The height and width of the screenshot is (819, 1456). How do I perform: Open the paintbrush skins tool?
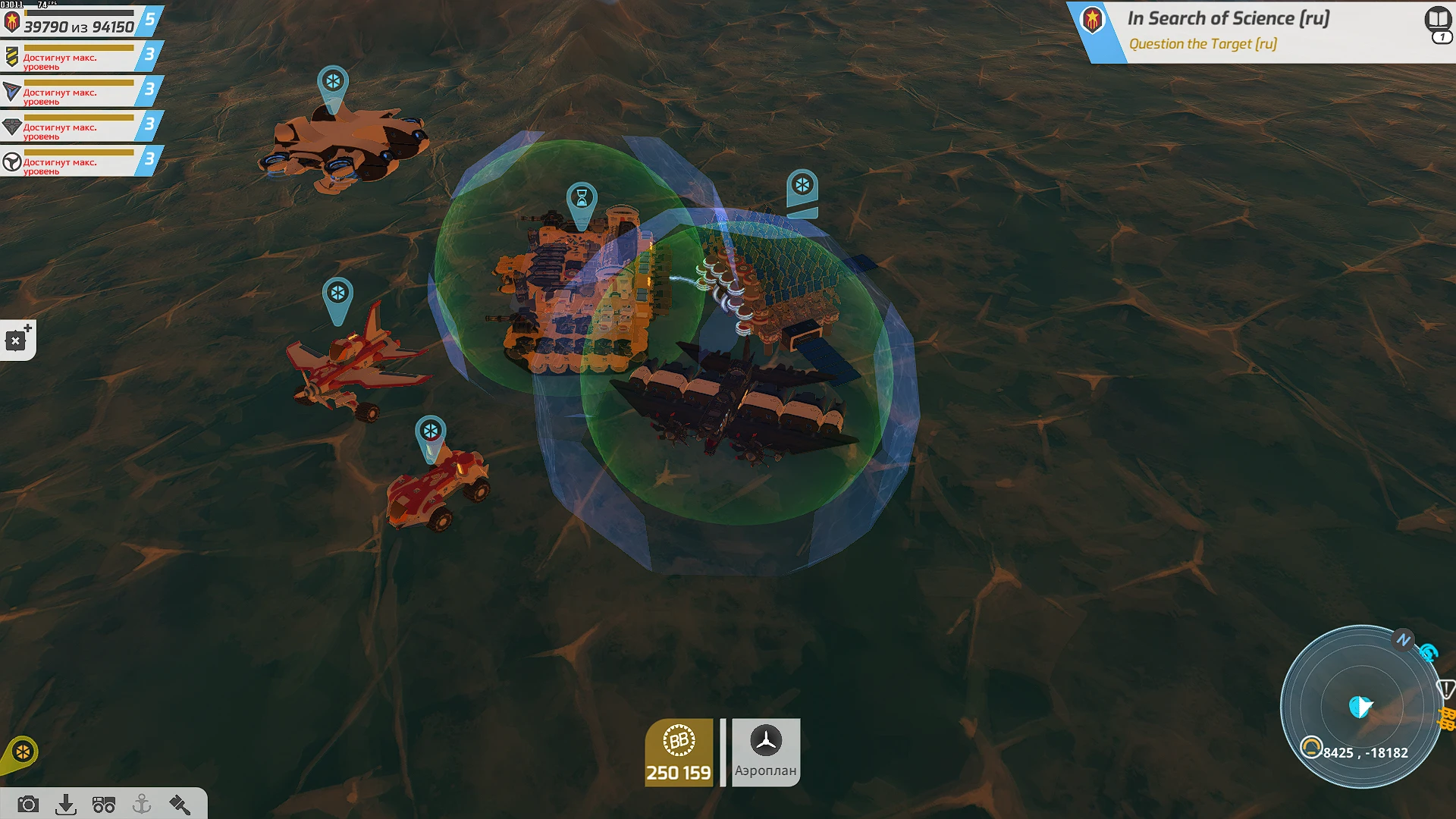coord(180,806)
